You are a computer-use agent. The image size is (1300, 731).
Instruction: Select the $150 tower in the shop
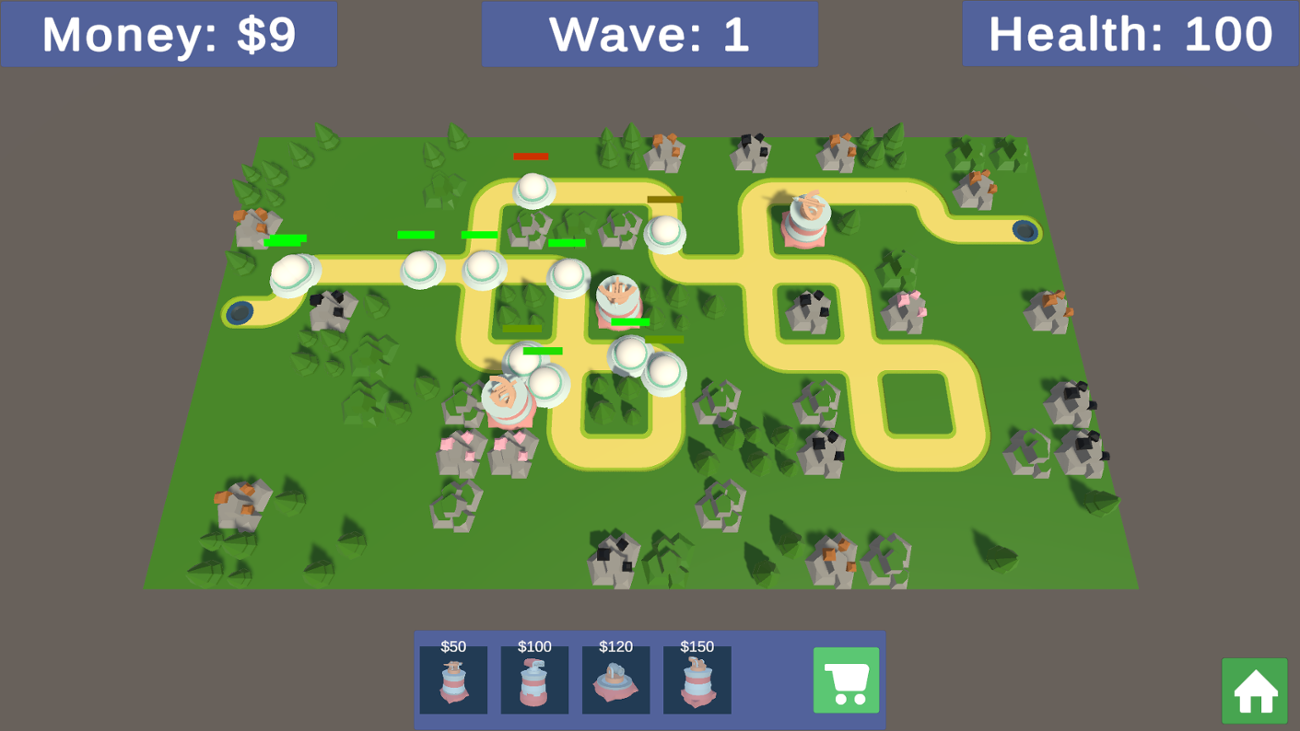(x=697, y=681)
